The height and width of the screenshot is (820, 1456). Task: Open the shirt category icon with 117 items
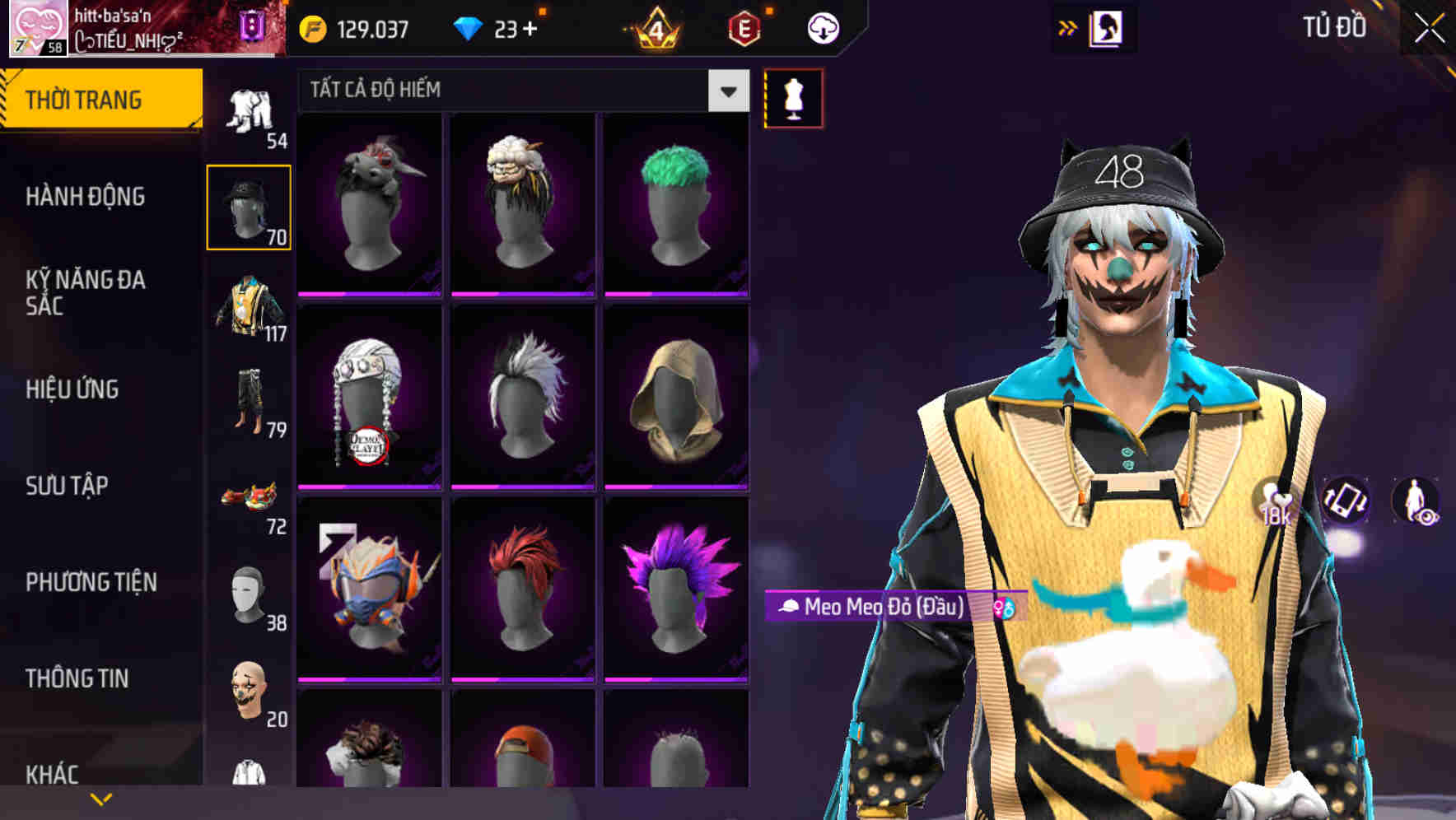coord(249,309)
